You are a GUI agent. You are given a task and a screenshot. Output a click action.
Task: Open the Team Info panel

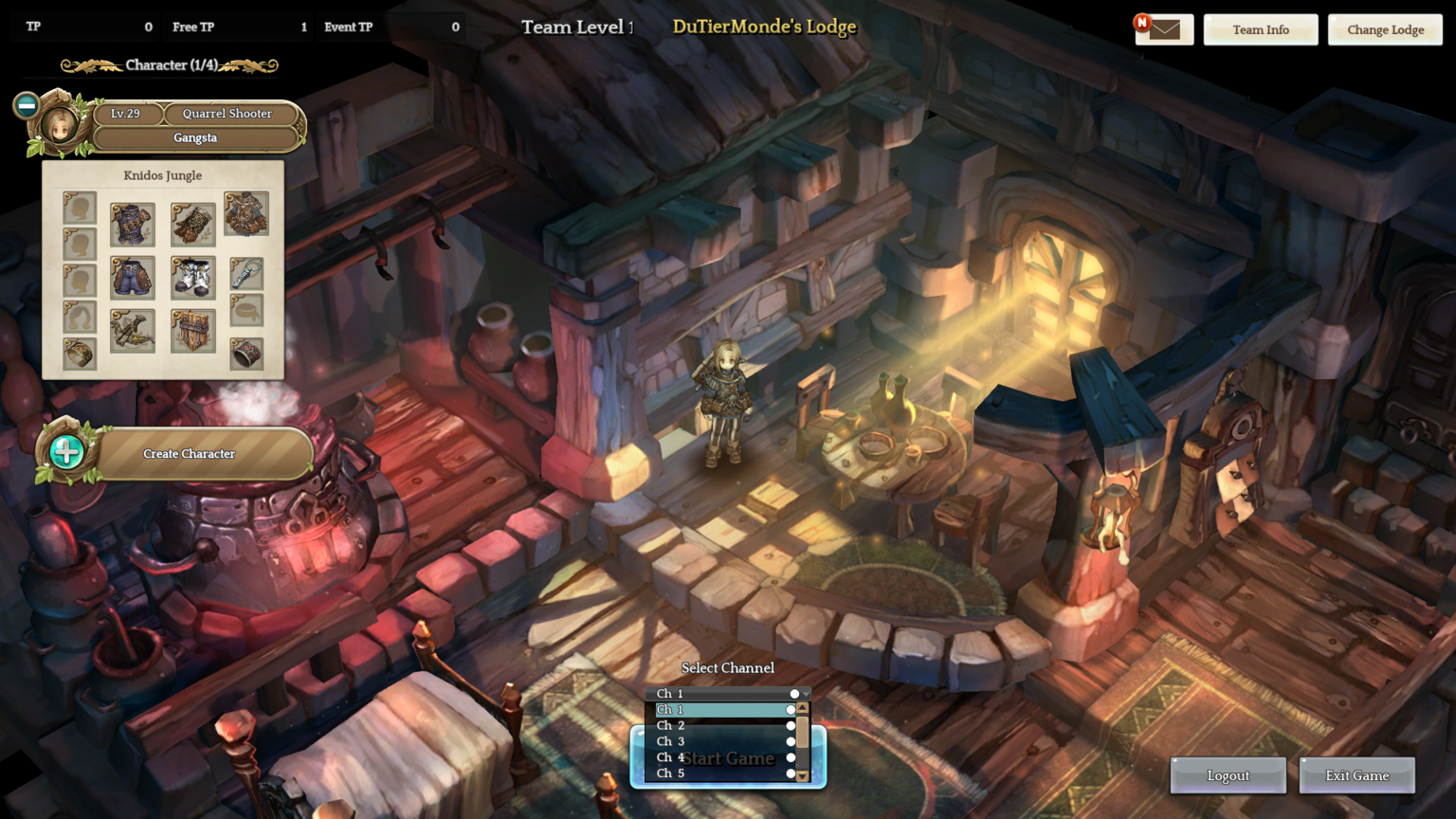(1260, 29)
